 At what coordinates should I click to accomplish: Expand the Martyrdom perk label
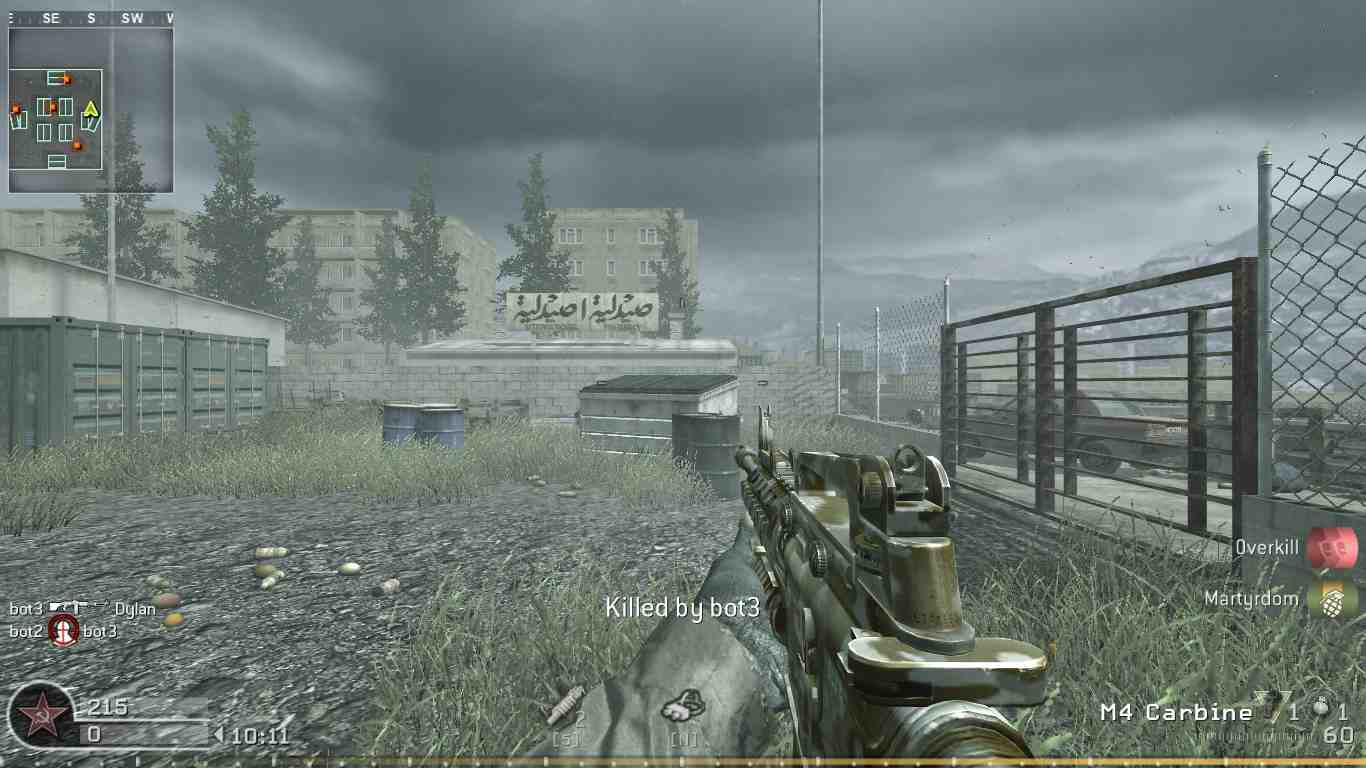click(x=1250, y=598)
